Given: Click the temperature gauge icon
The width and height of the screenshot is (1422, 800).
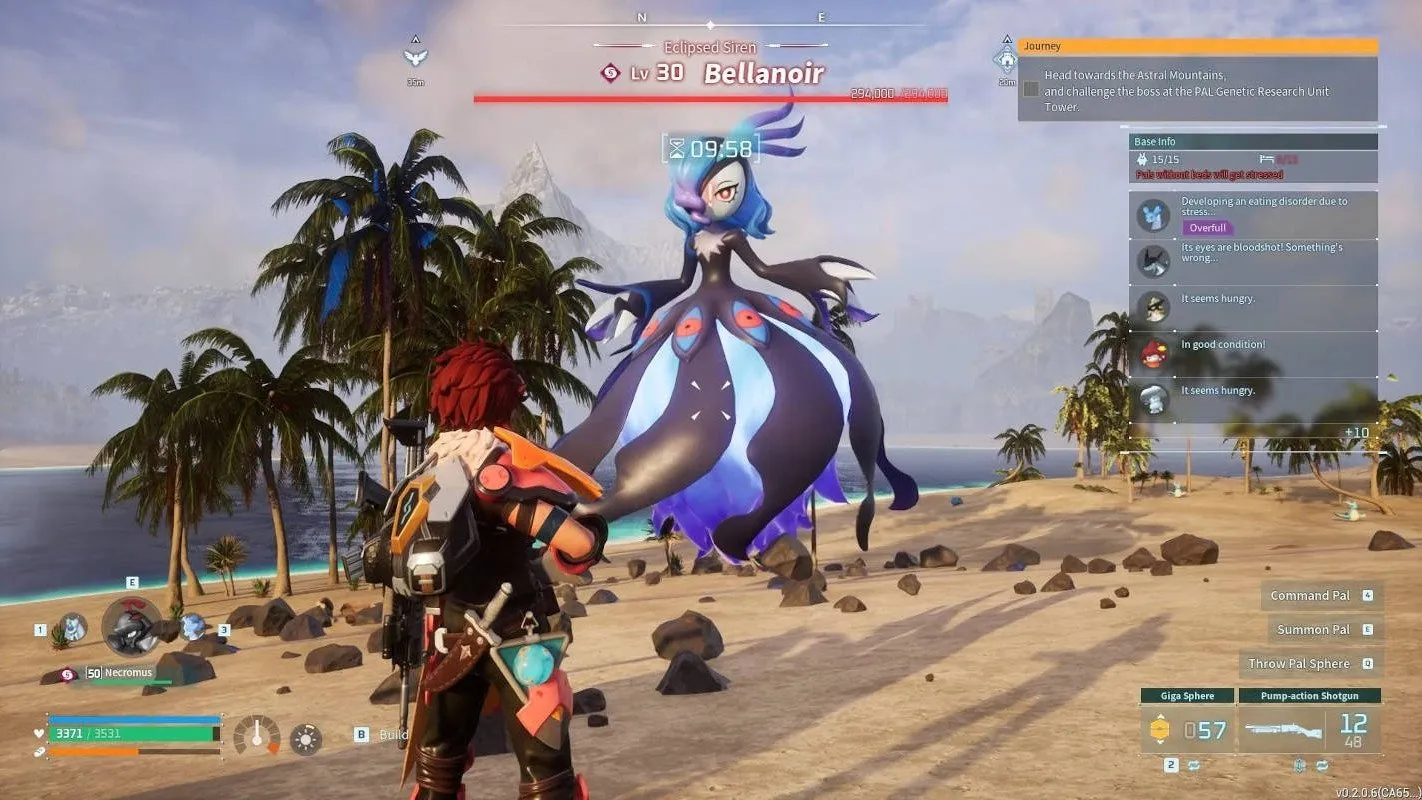Looking at the screenshot, I should 256,736.
